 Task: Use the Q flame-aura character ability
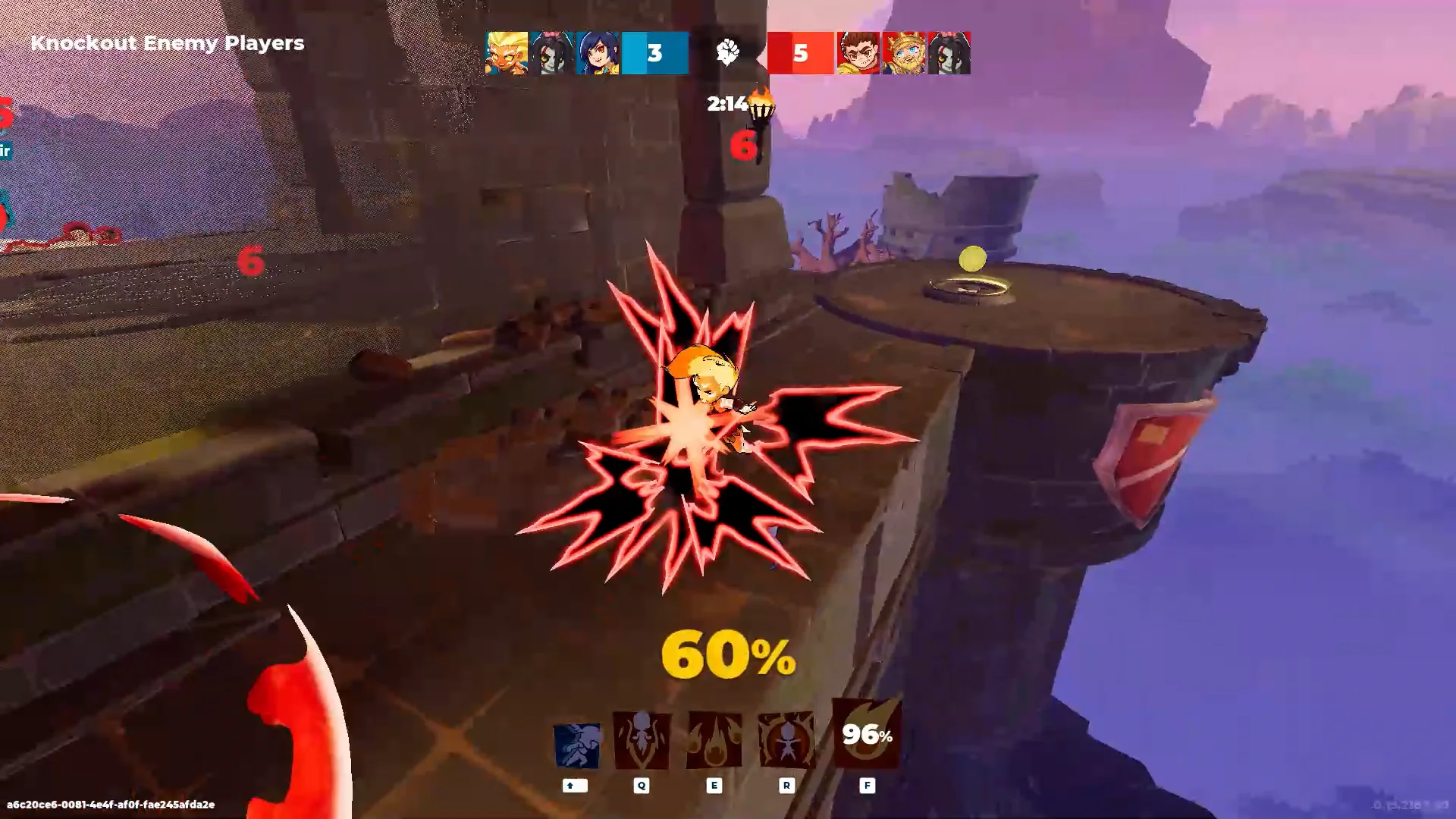coord(642,741)
